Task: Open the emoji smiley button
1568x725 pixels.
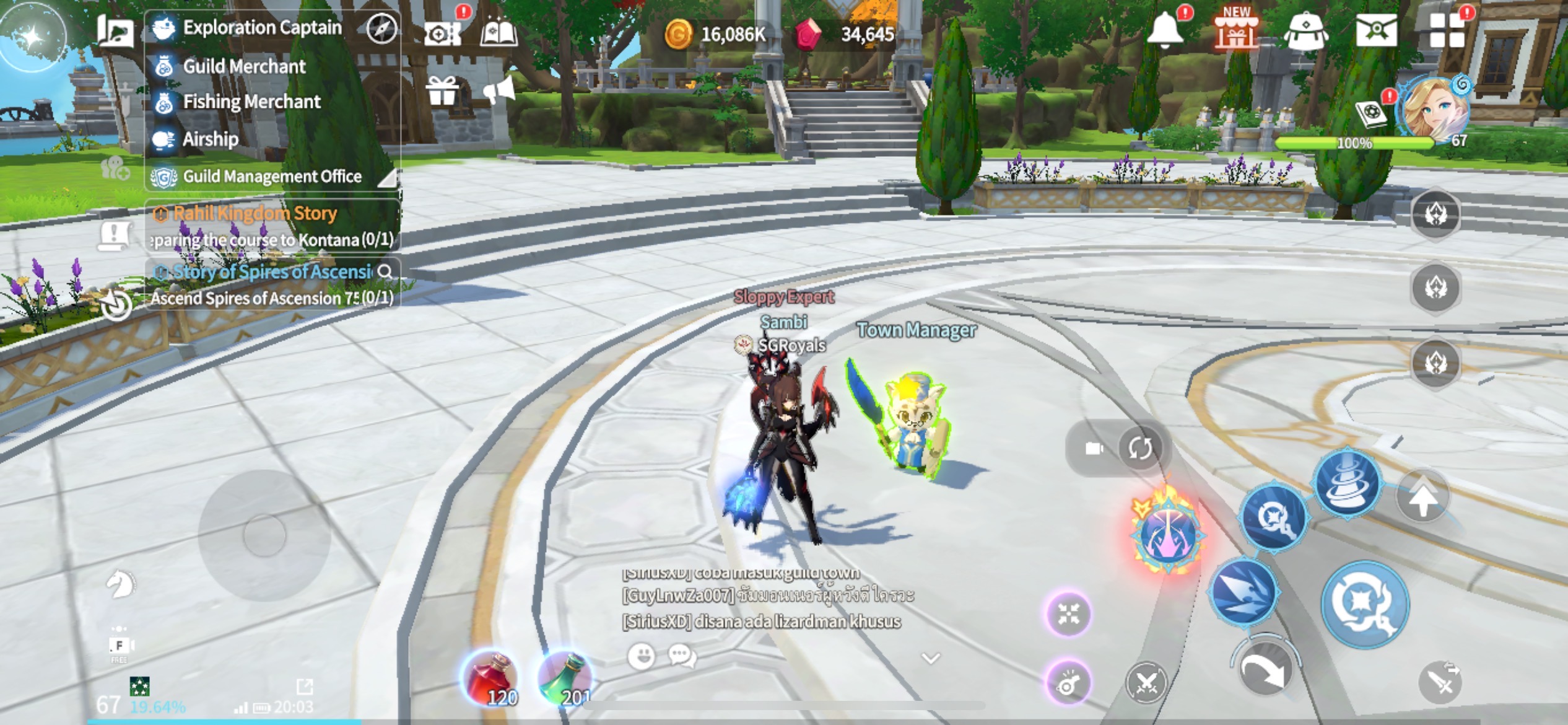Action: pos(641,656)
